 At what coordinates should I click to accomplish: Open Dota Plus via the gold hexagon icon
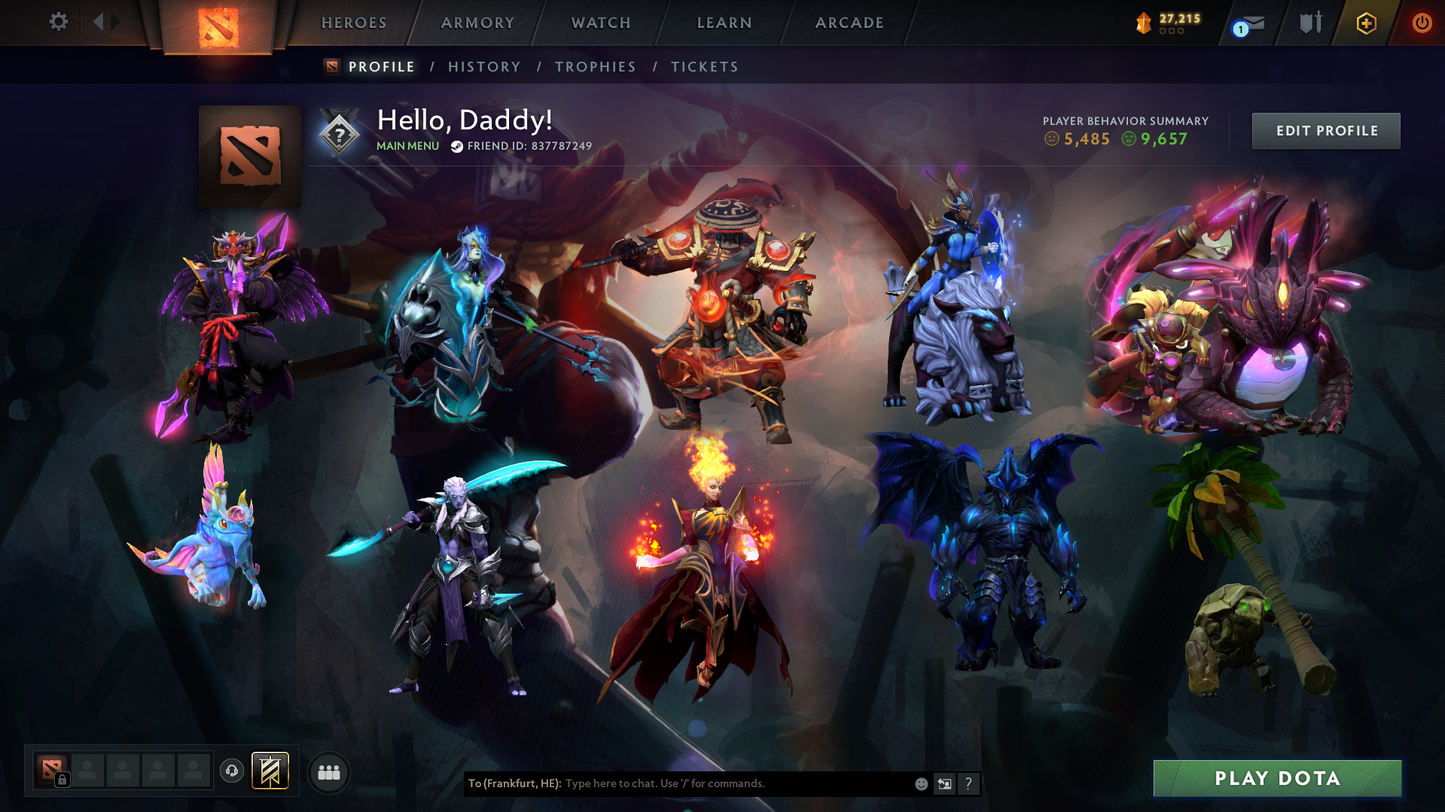(x=1367, y=21)
